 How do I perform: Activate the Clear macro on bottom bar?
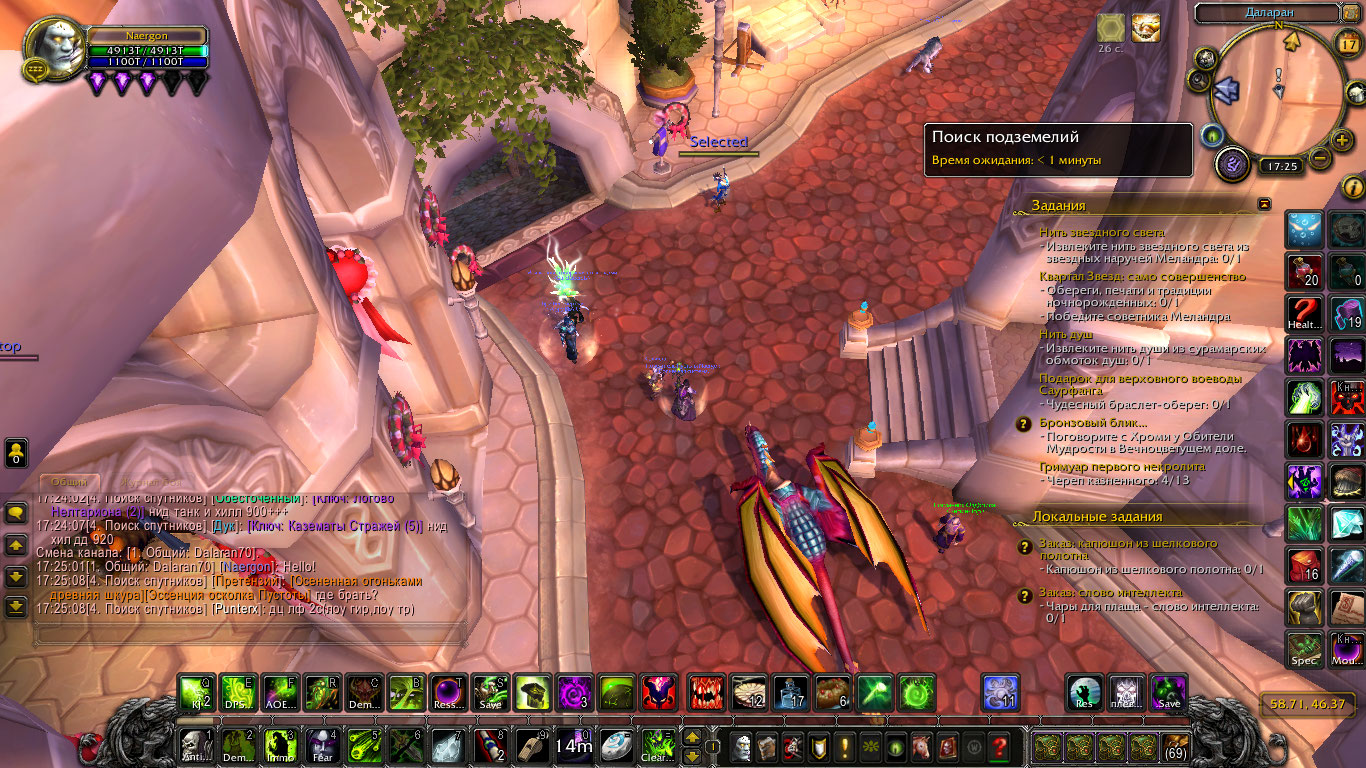(658, 746)
